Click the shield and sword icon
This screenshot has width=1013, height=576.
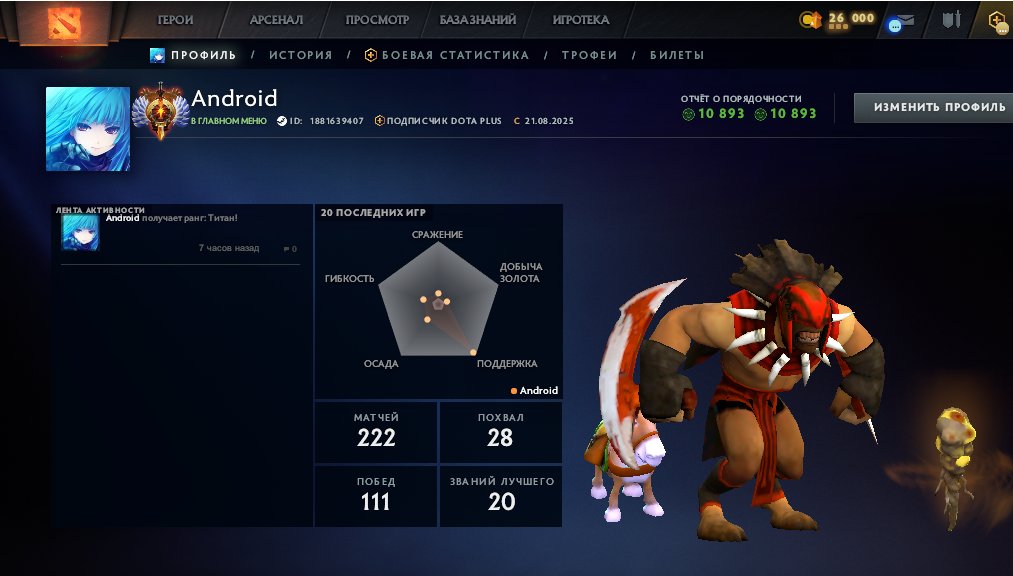coord(951,20)
